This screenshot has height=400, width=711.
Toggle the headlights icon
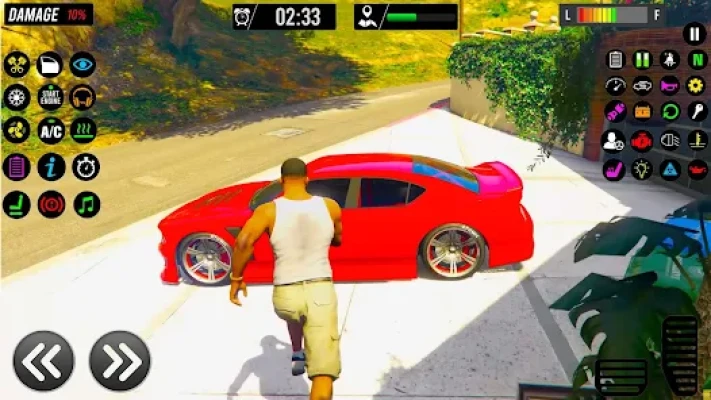pos(670,141)
